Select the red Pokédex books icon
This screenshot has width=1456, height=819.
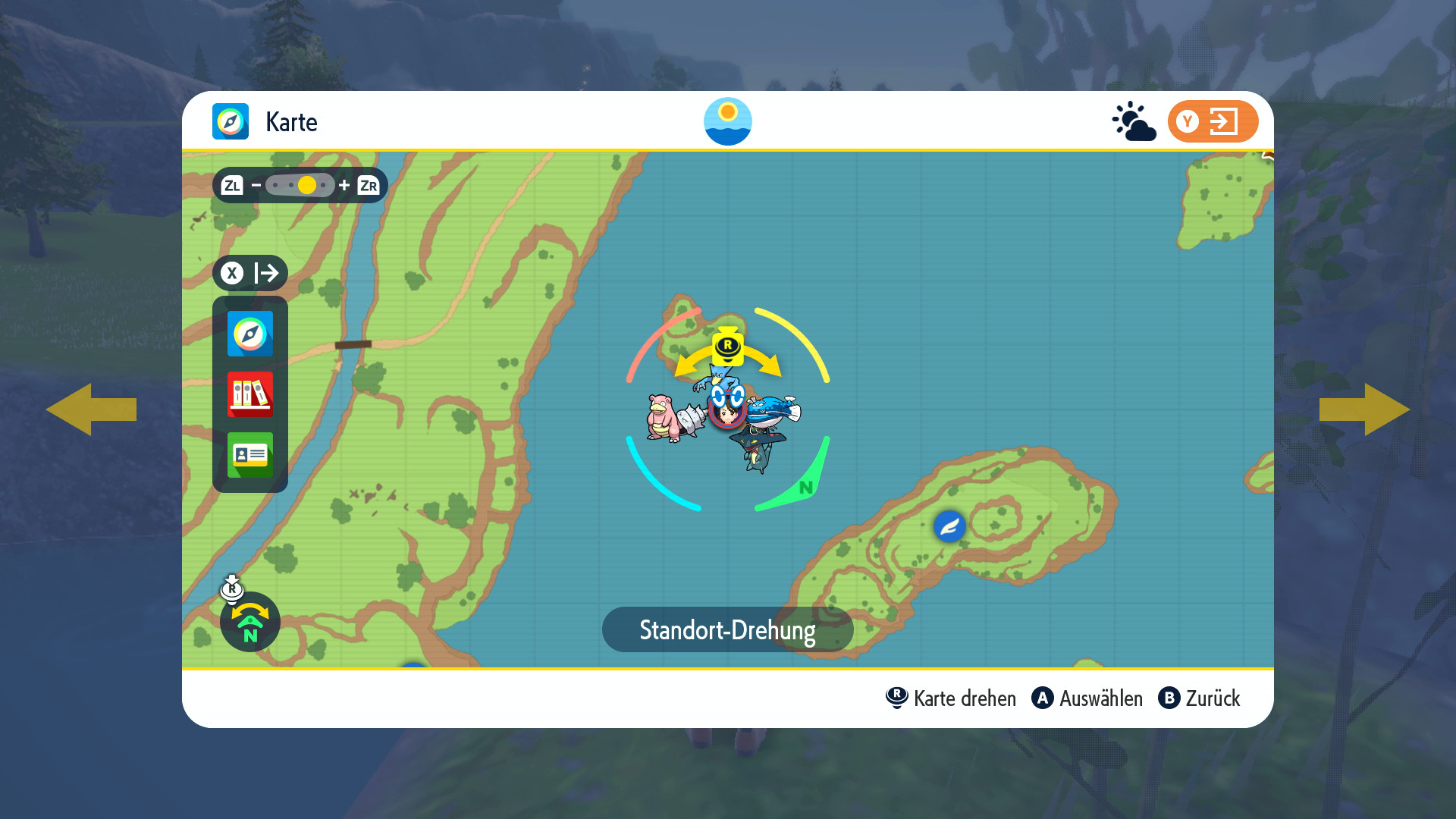(x=250, y=394)
